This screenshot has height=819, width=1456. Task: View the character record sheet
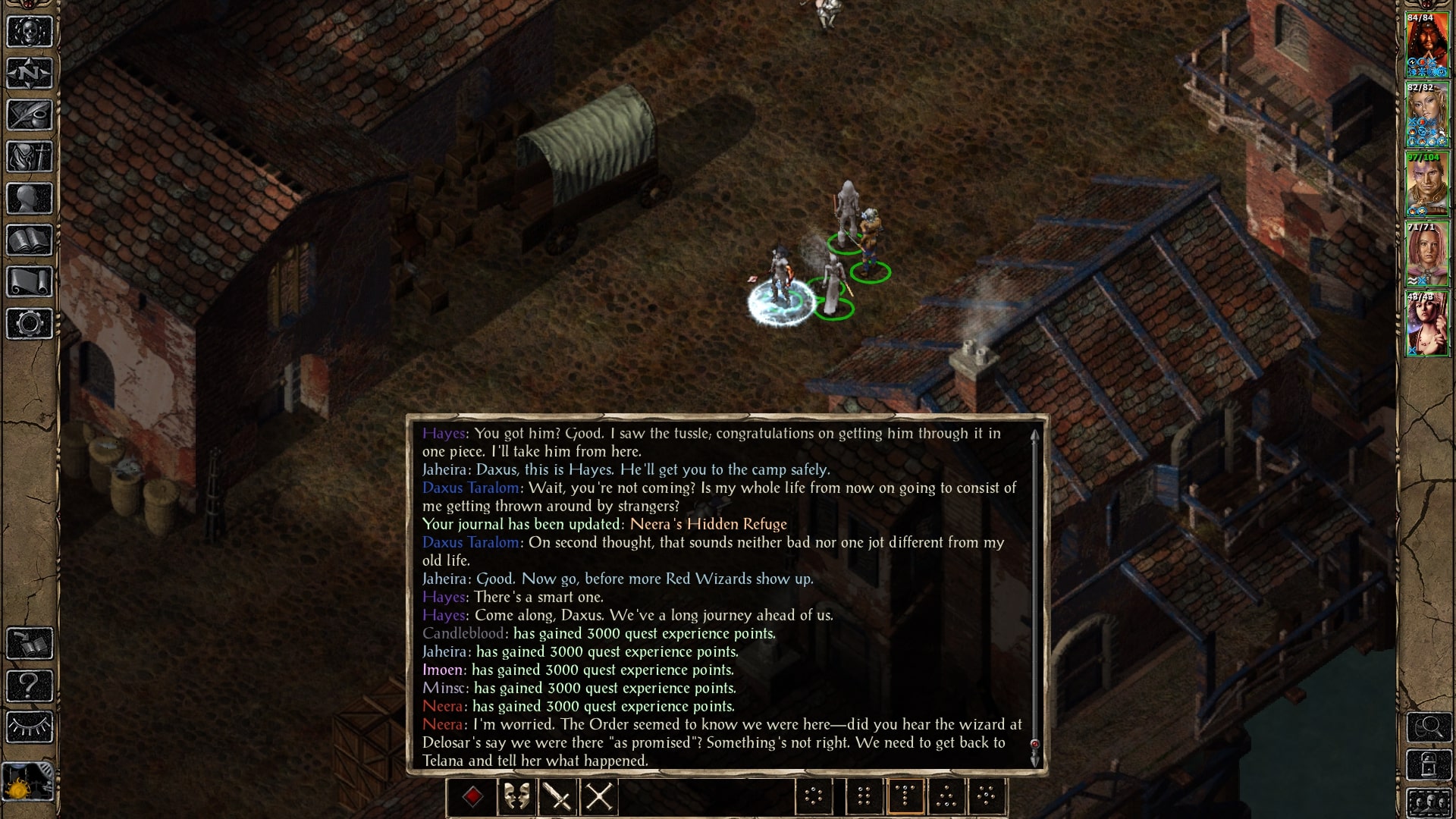pyautogui.click(x=28, y=199)
